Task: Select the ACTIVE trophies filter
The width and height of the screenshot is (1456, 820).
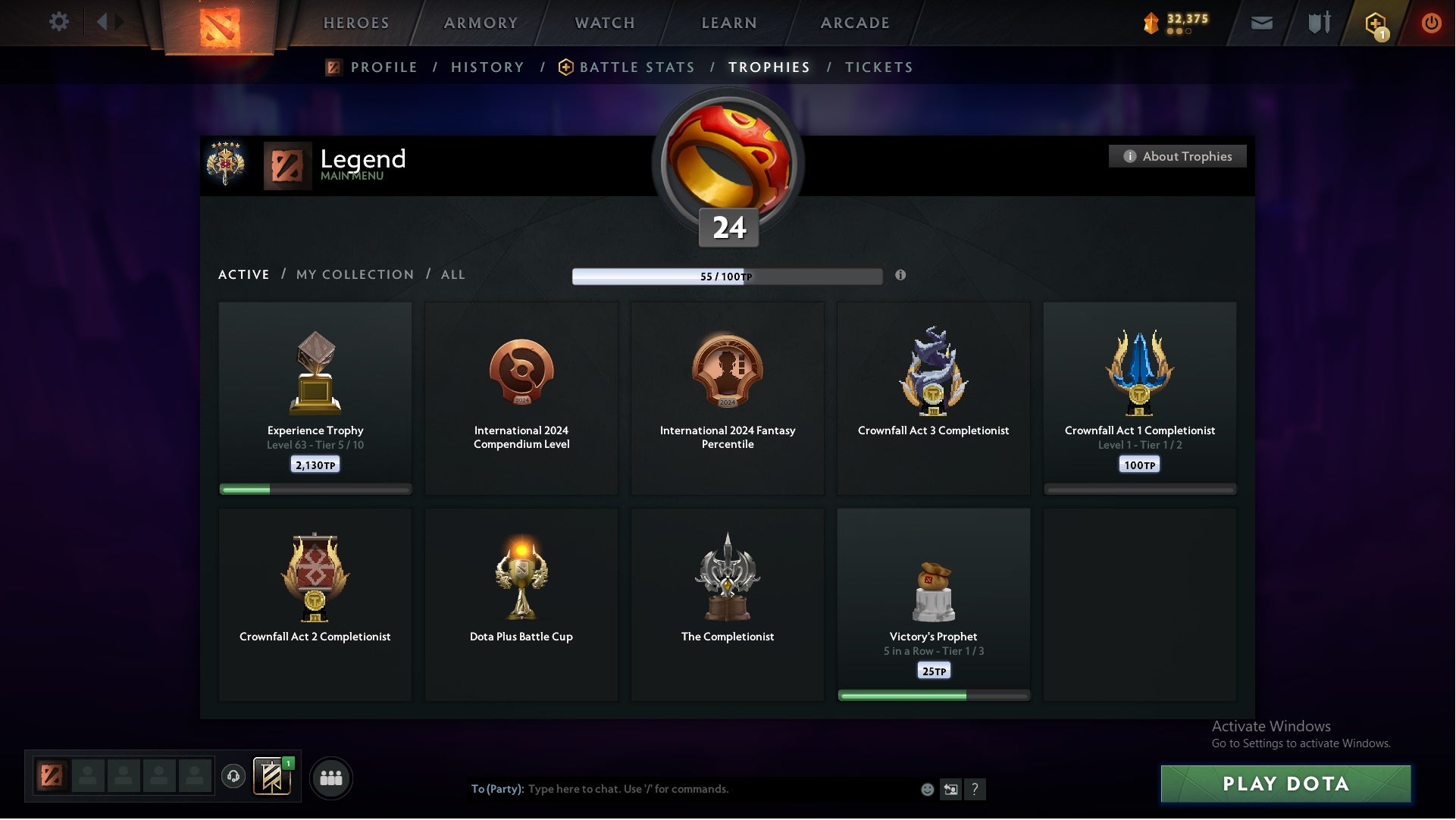Action: [x=244, y=274]
